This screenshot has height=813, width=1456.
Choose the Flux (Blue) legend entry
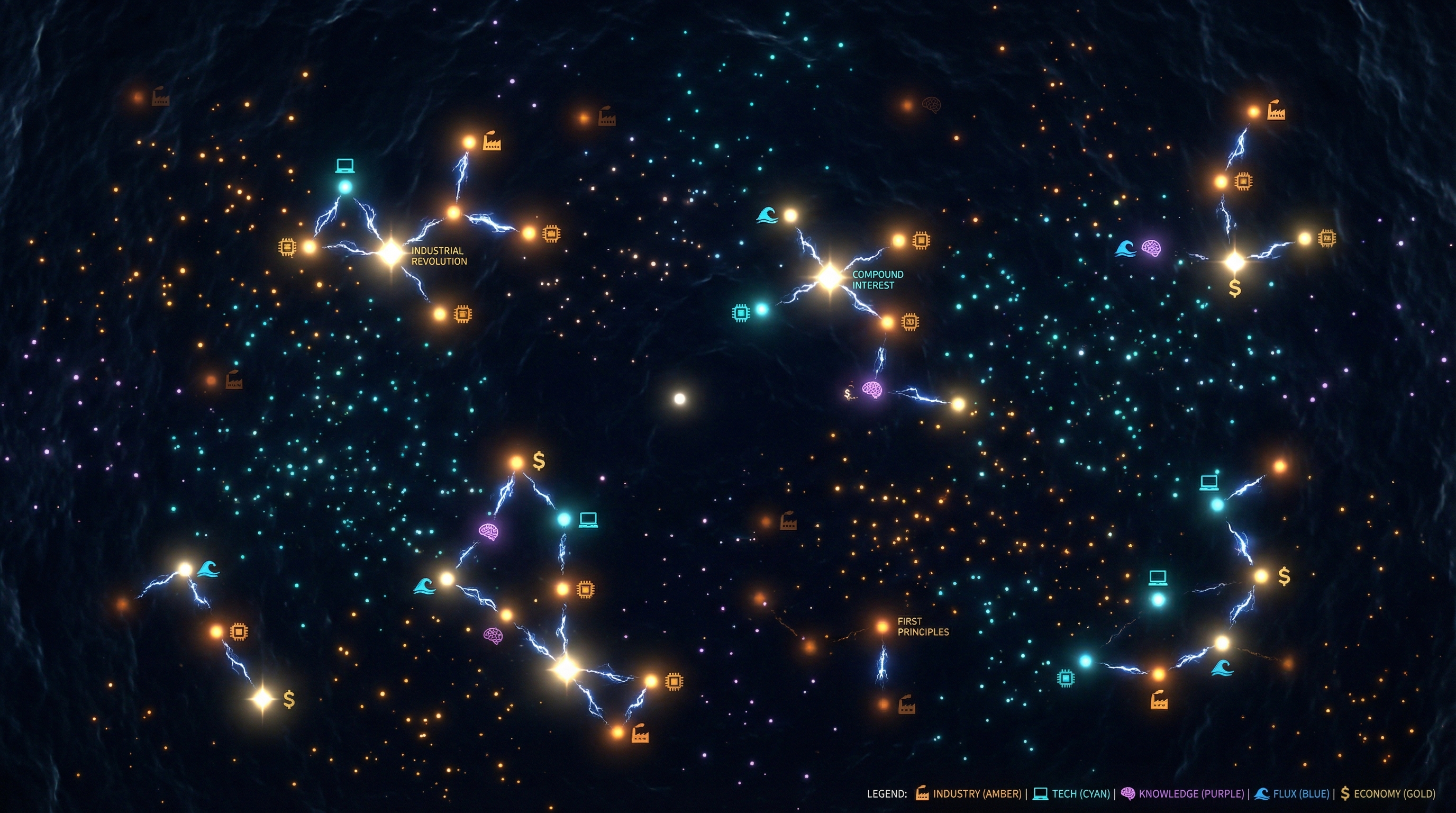1291,794
